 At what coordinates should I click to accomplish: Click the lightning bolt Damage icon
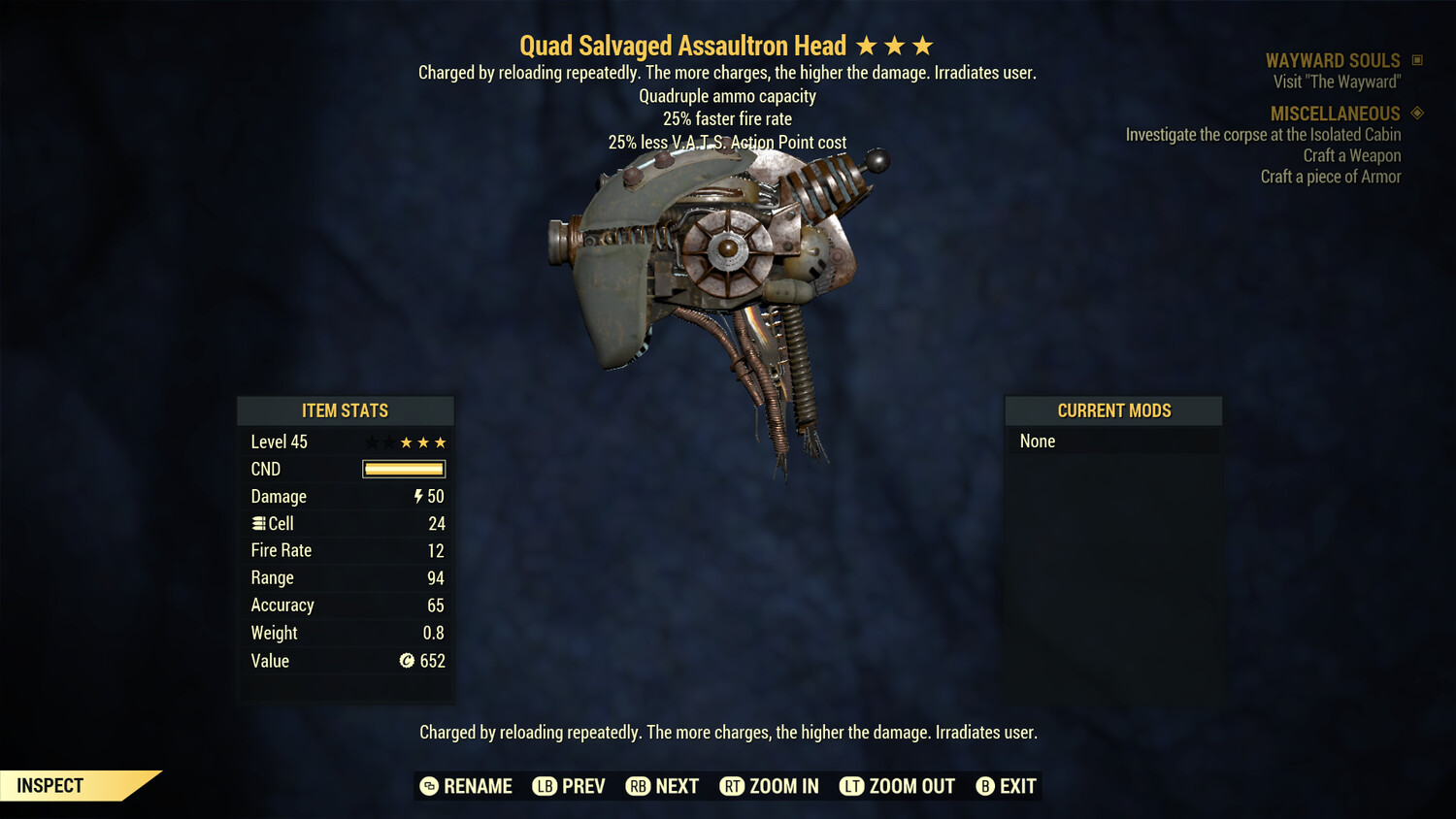click(417, 496)
